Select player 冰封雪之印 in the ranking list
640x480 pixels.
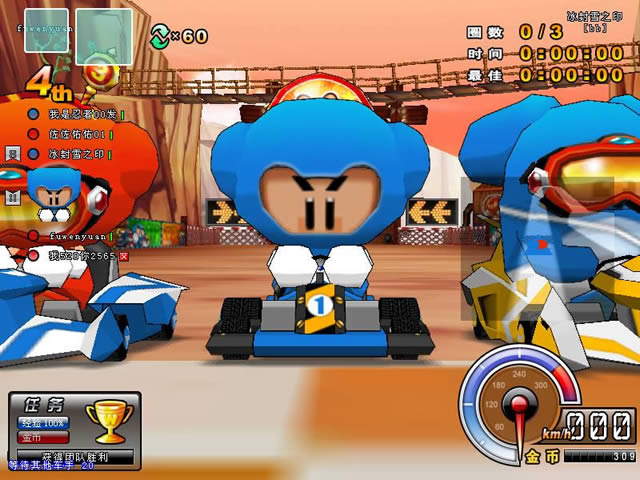click(x=74, y=154)
